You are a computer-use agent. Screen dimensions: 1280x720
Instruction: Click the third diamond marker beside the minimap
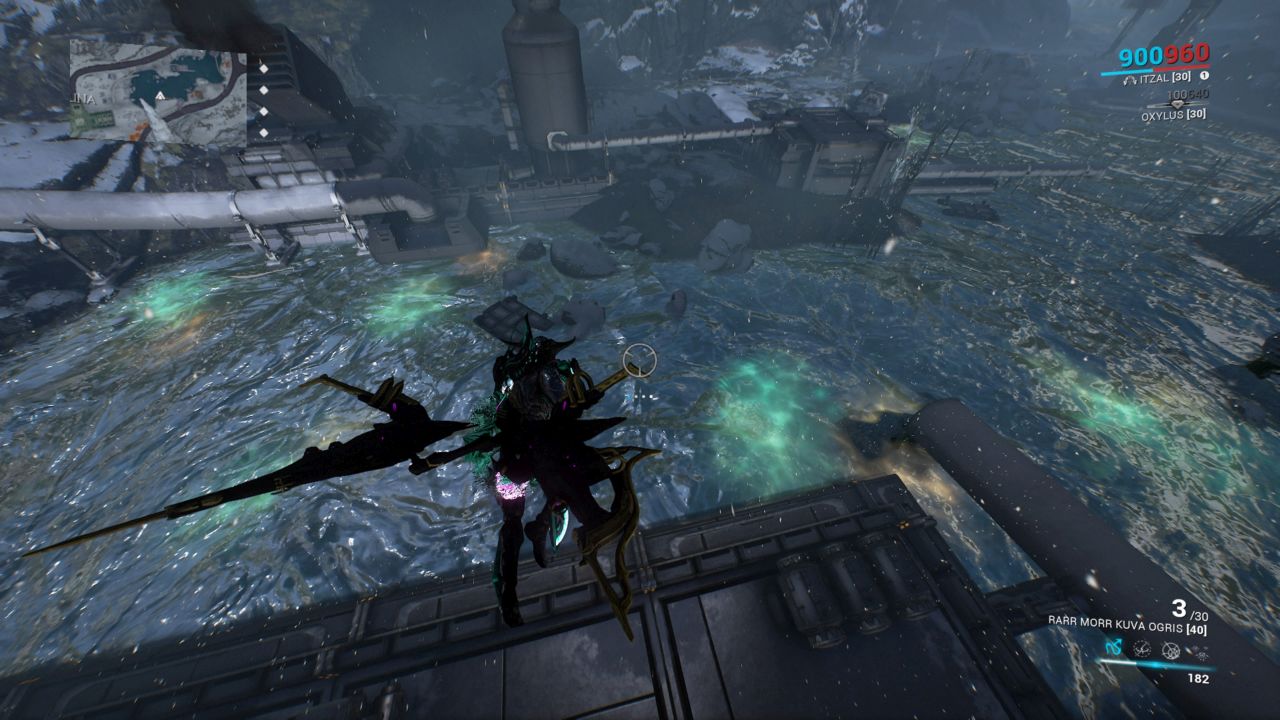(x=264, y=111)
